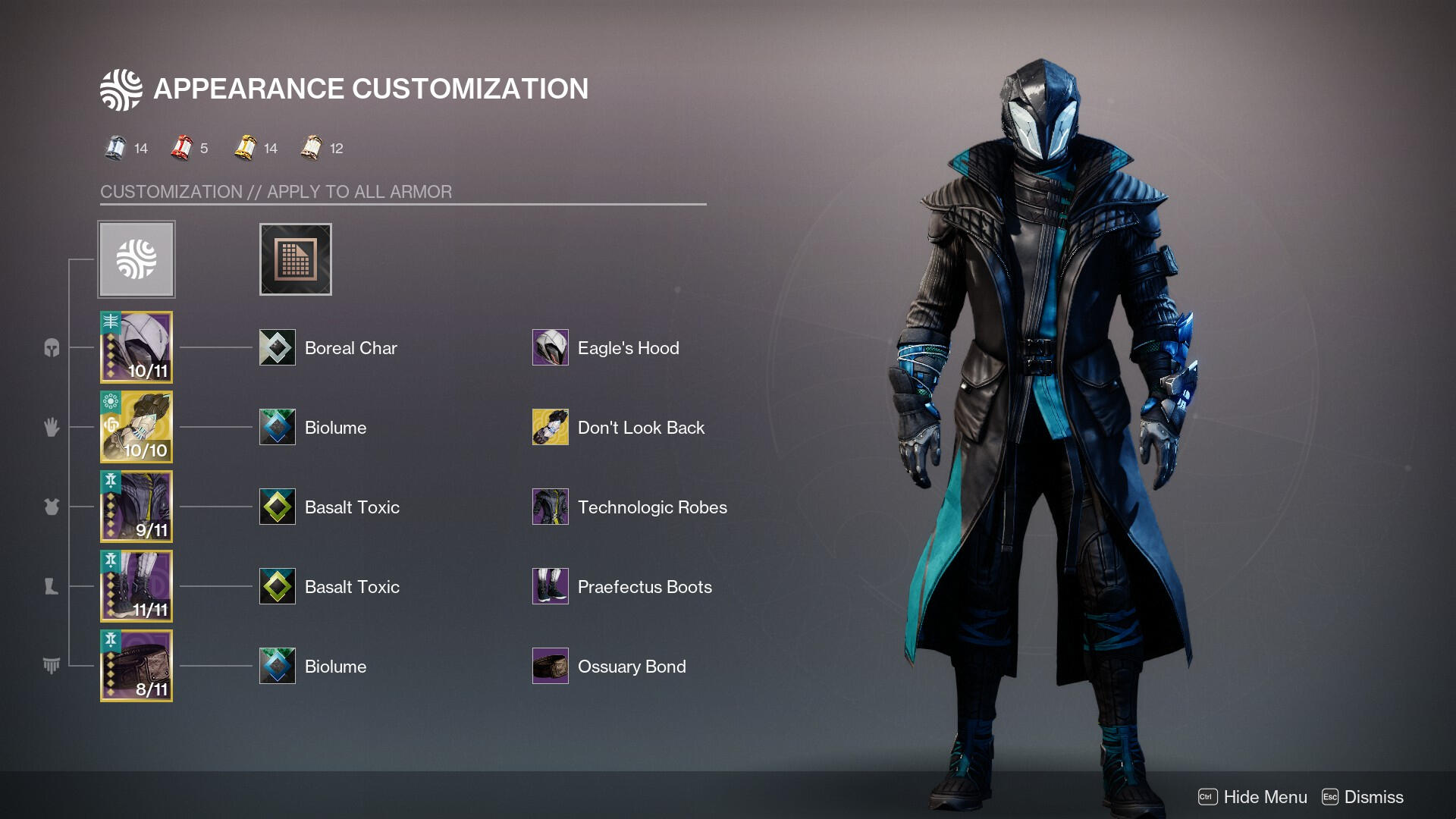Change the gauntlets' Biolume shader
Image resolution: width=1456 pixels, height=819 pixels.
click(278, 428)
